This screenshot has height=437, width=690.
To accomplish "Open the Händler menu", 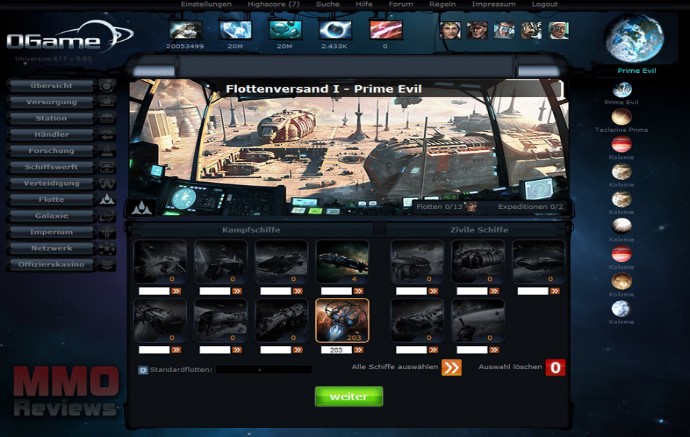I will pos(52,134).
